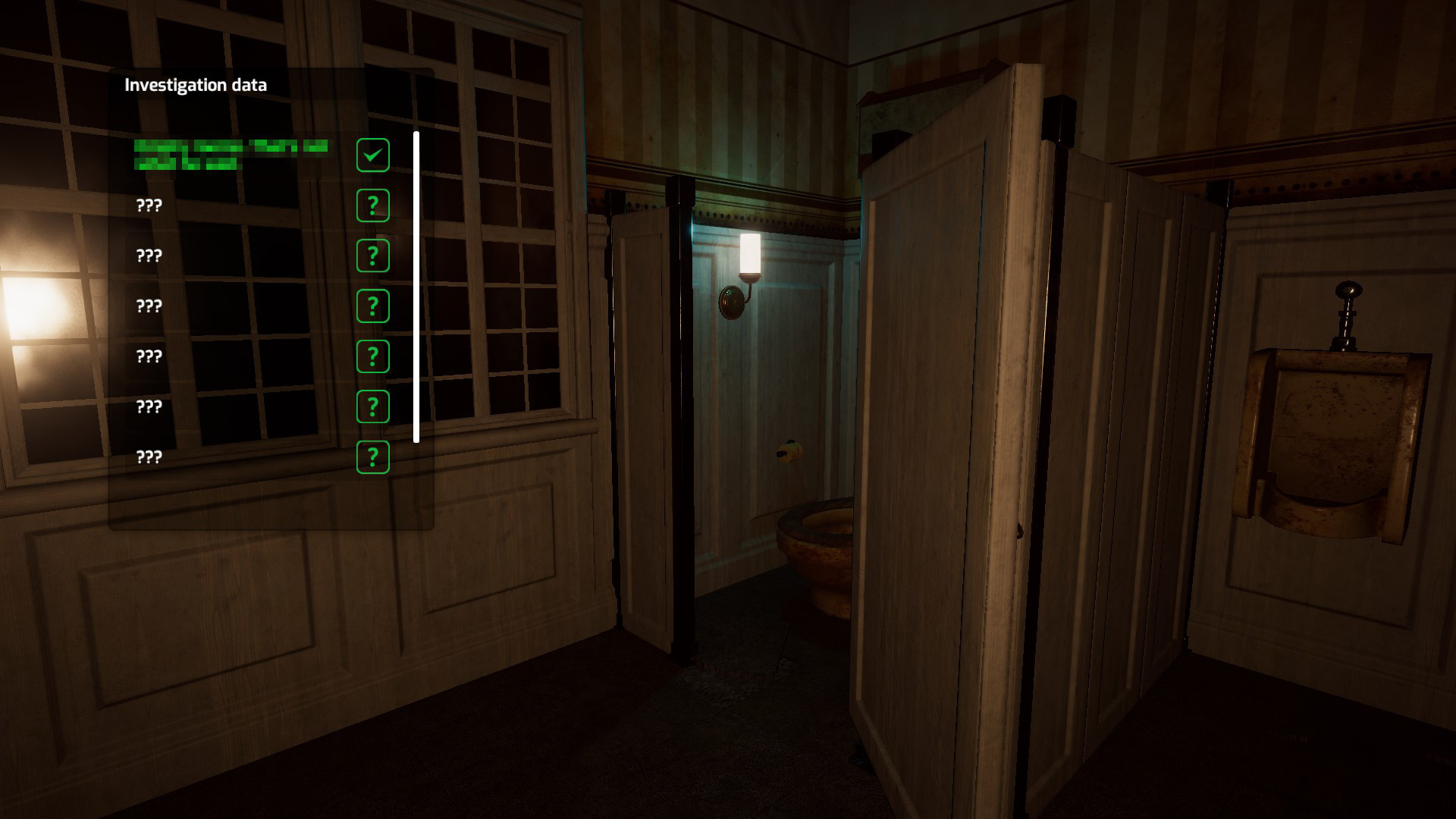Mark the second ??? objective checkbox

pos(372,255)
